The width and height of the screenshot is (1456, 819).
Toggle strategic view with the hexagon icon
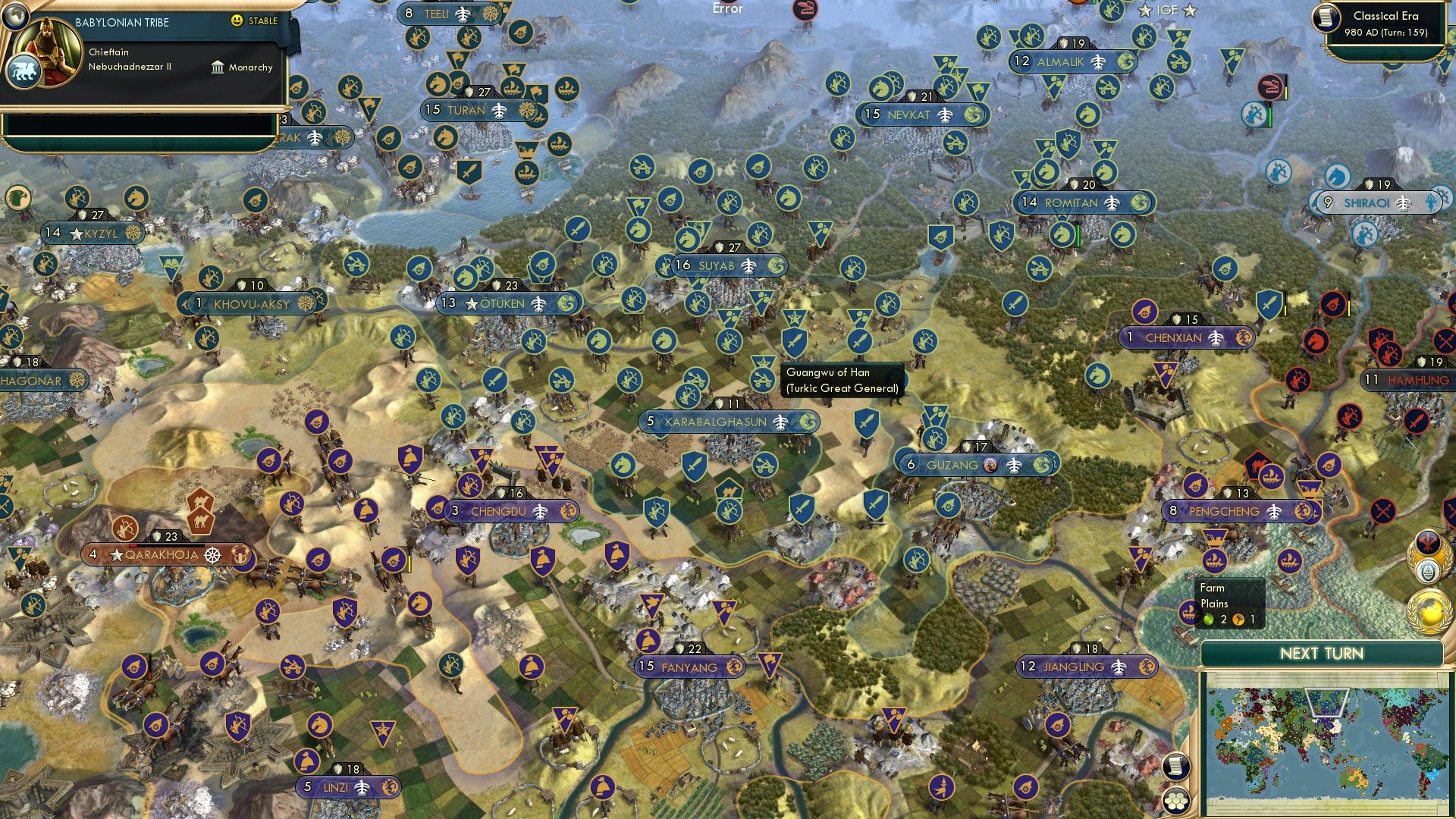[1176, 802]
